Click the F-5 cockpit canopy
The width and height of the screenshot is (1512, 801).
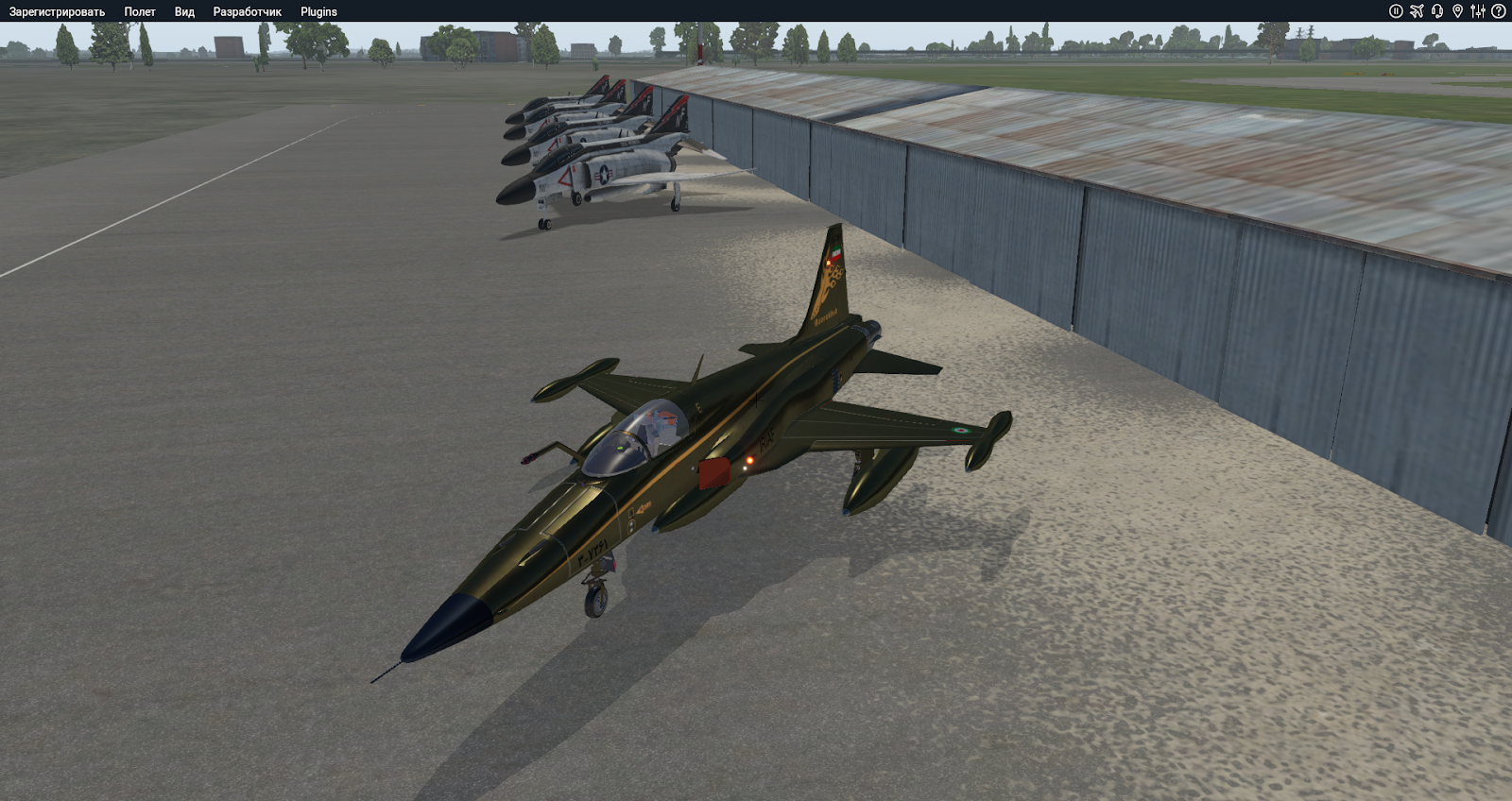pyautogui.click(x=638, y=436)
